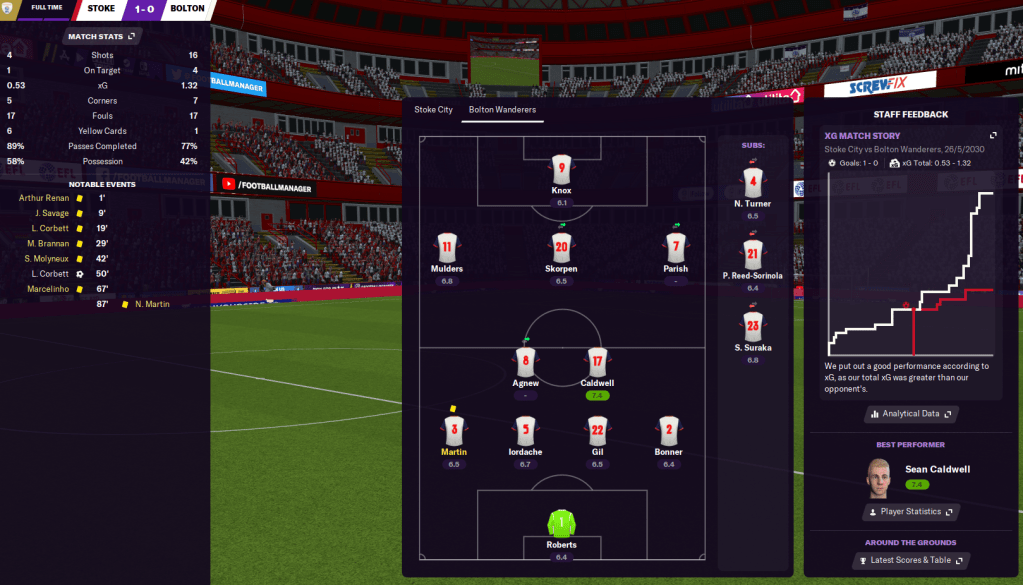Select Mulders' number 11 shirt

(446, 248)
